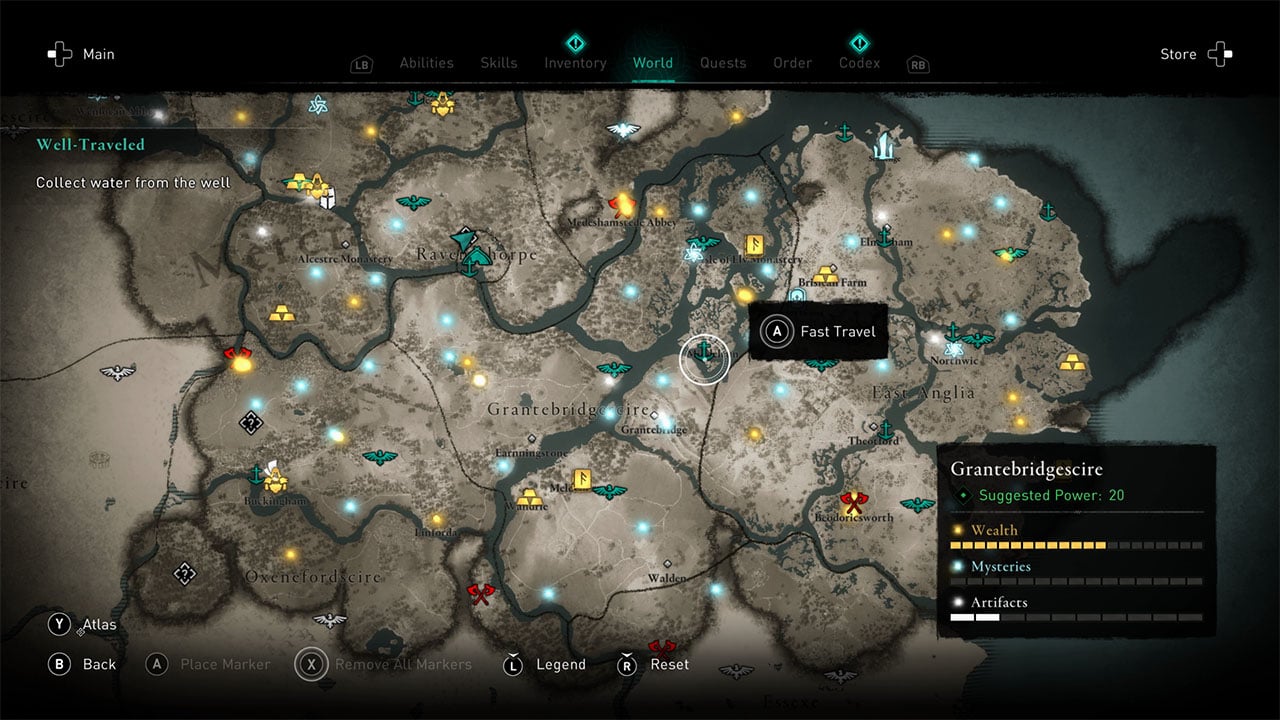Open the Order tab
This screenshot has height=720, width=1280.
coord(792,63)
